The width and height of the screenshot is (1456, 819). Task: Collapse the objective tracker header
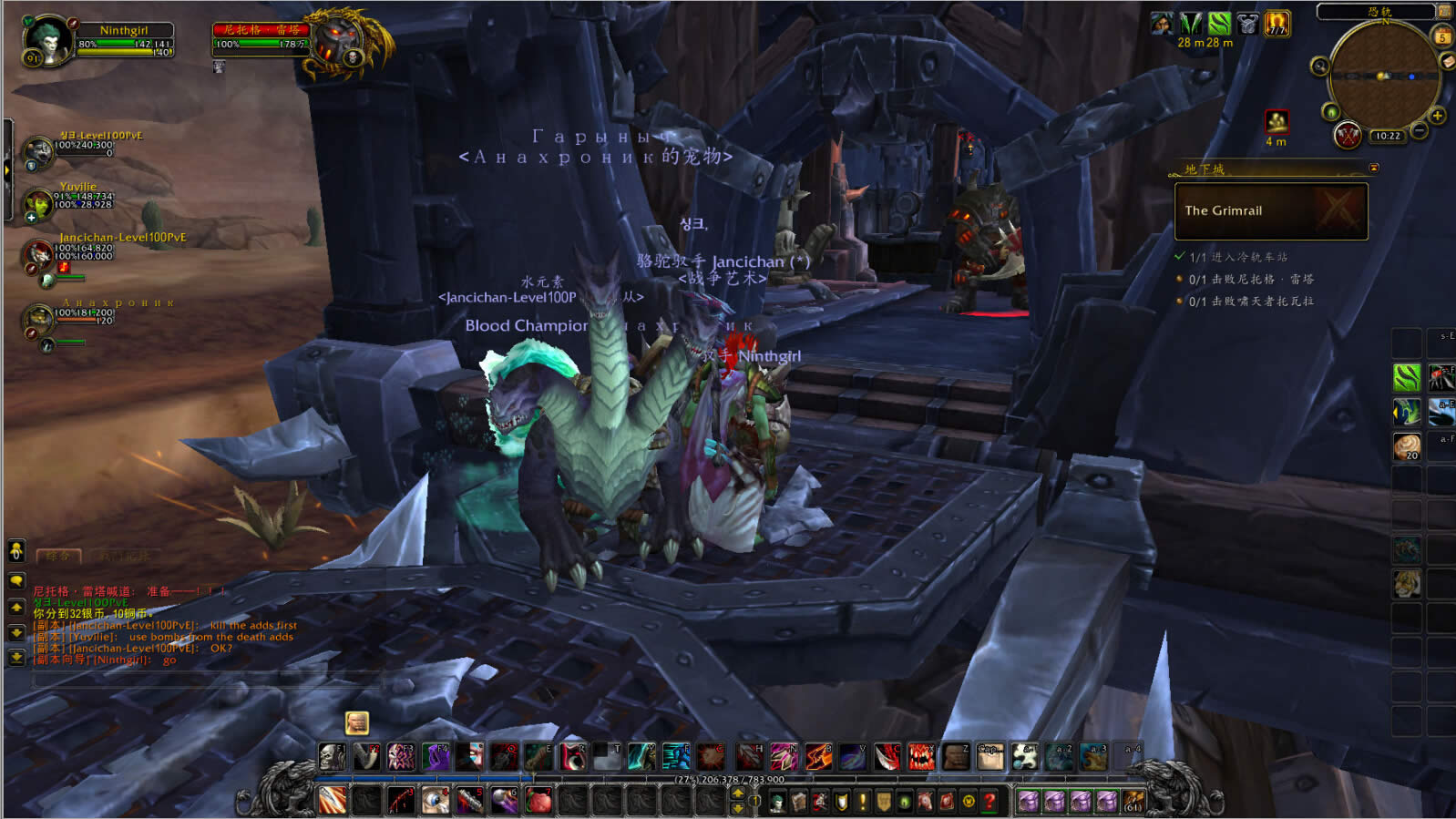[1374, 169]
